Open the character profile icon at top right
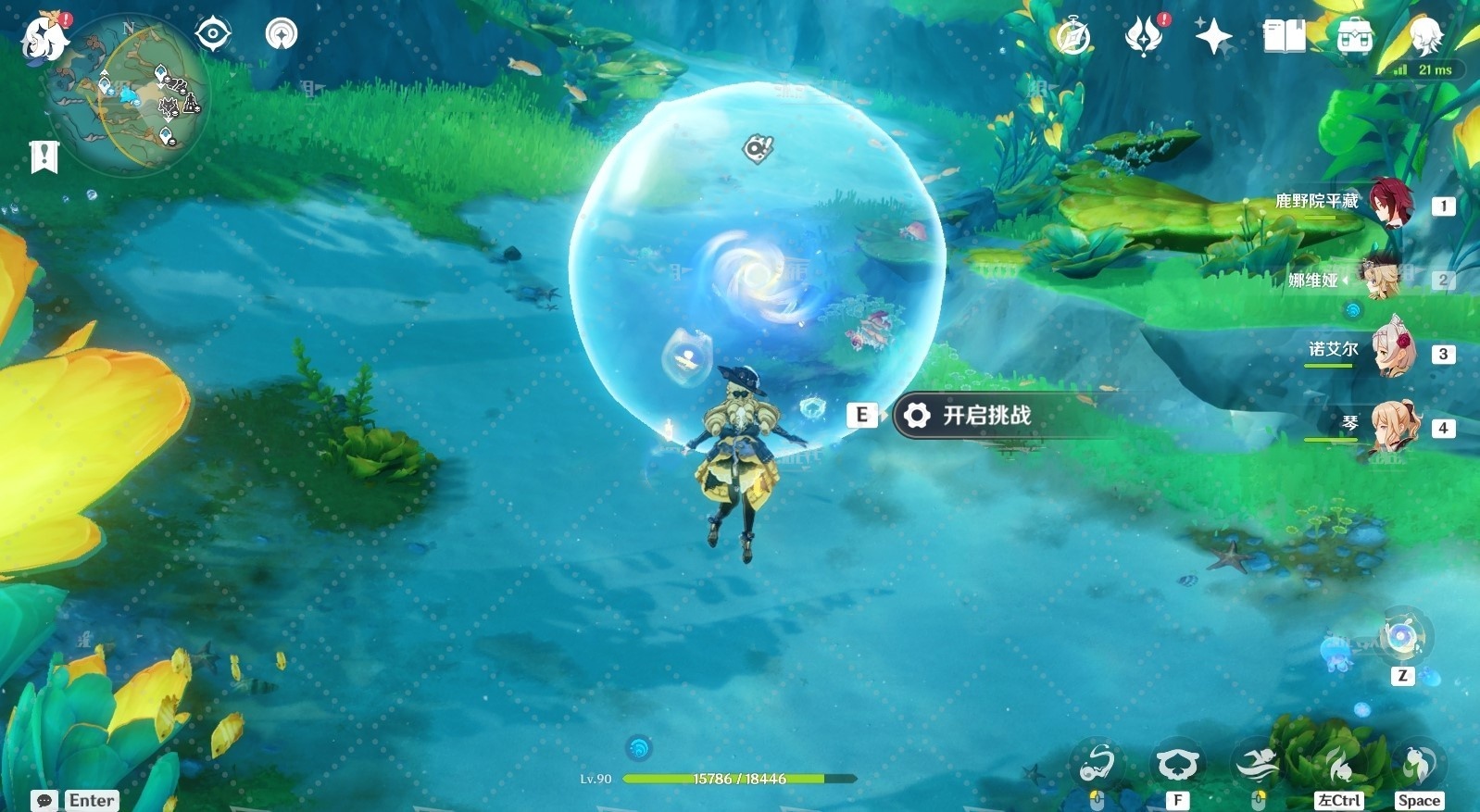Screen dimensions: 1480x812 click(1424, 37)
